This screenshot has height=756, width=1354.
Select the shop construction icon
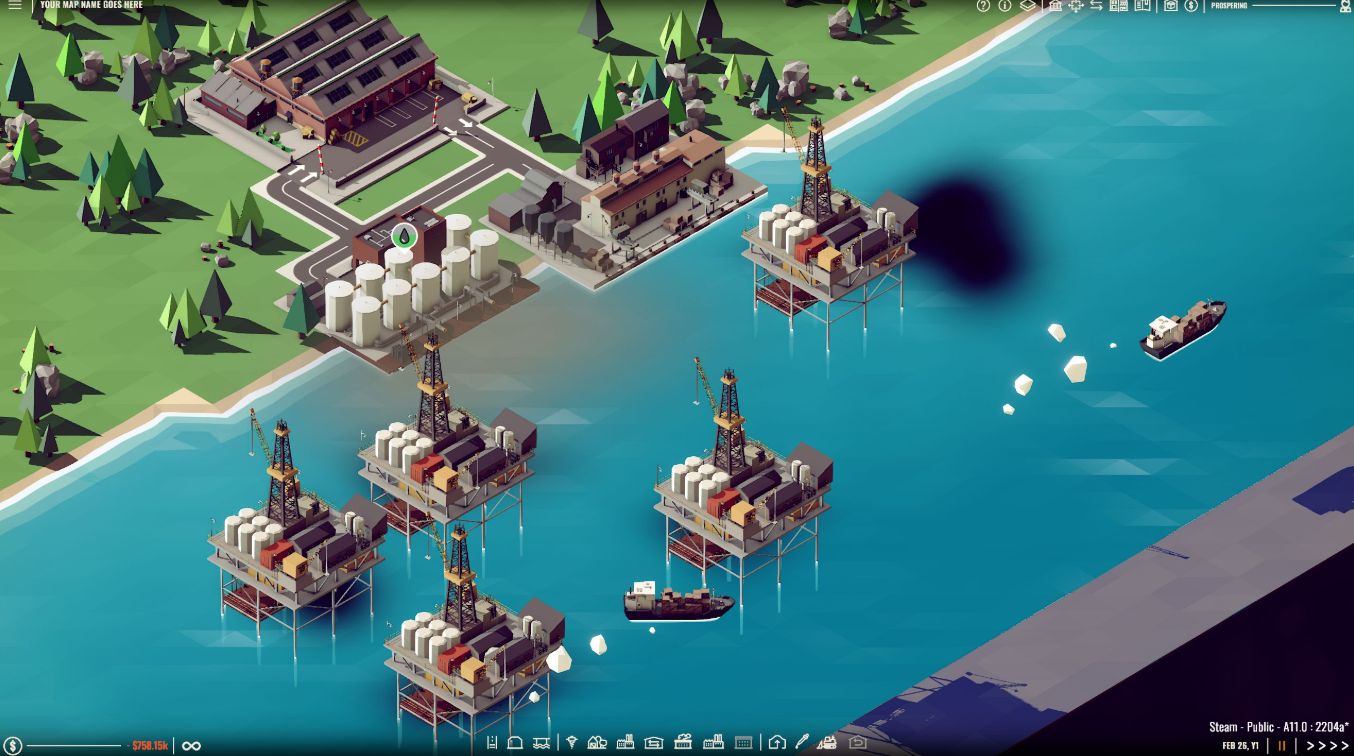tap(682, 743)
